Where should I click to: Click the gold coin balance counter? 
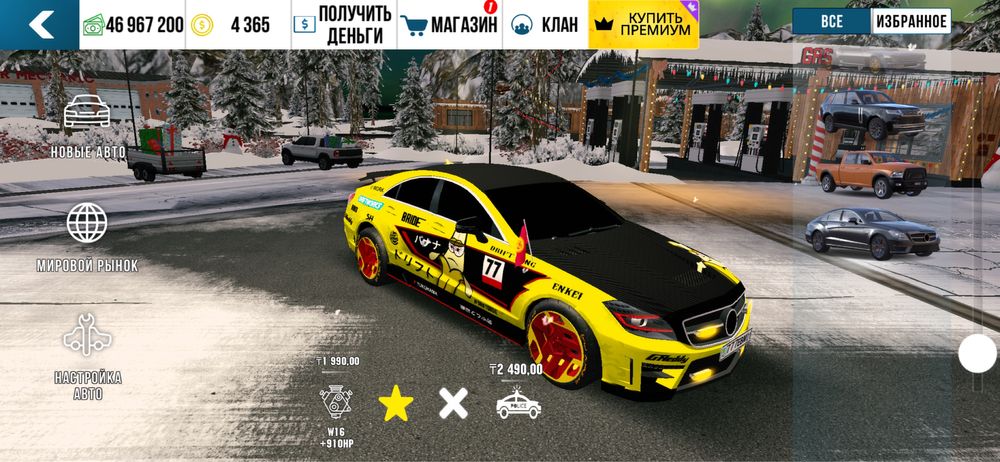(x=236, y=25)
